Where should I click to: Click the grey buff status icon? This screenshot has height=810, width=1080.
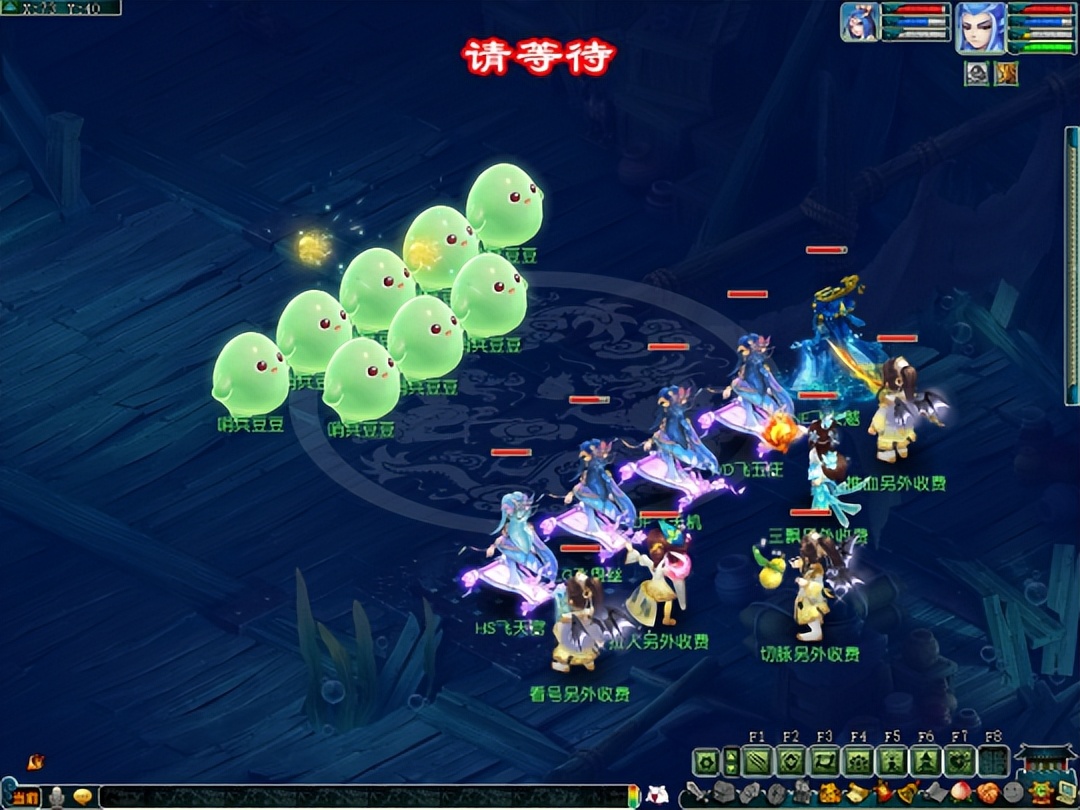pyautogui.click(x=977, y=73)
